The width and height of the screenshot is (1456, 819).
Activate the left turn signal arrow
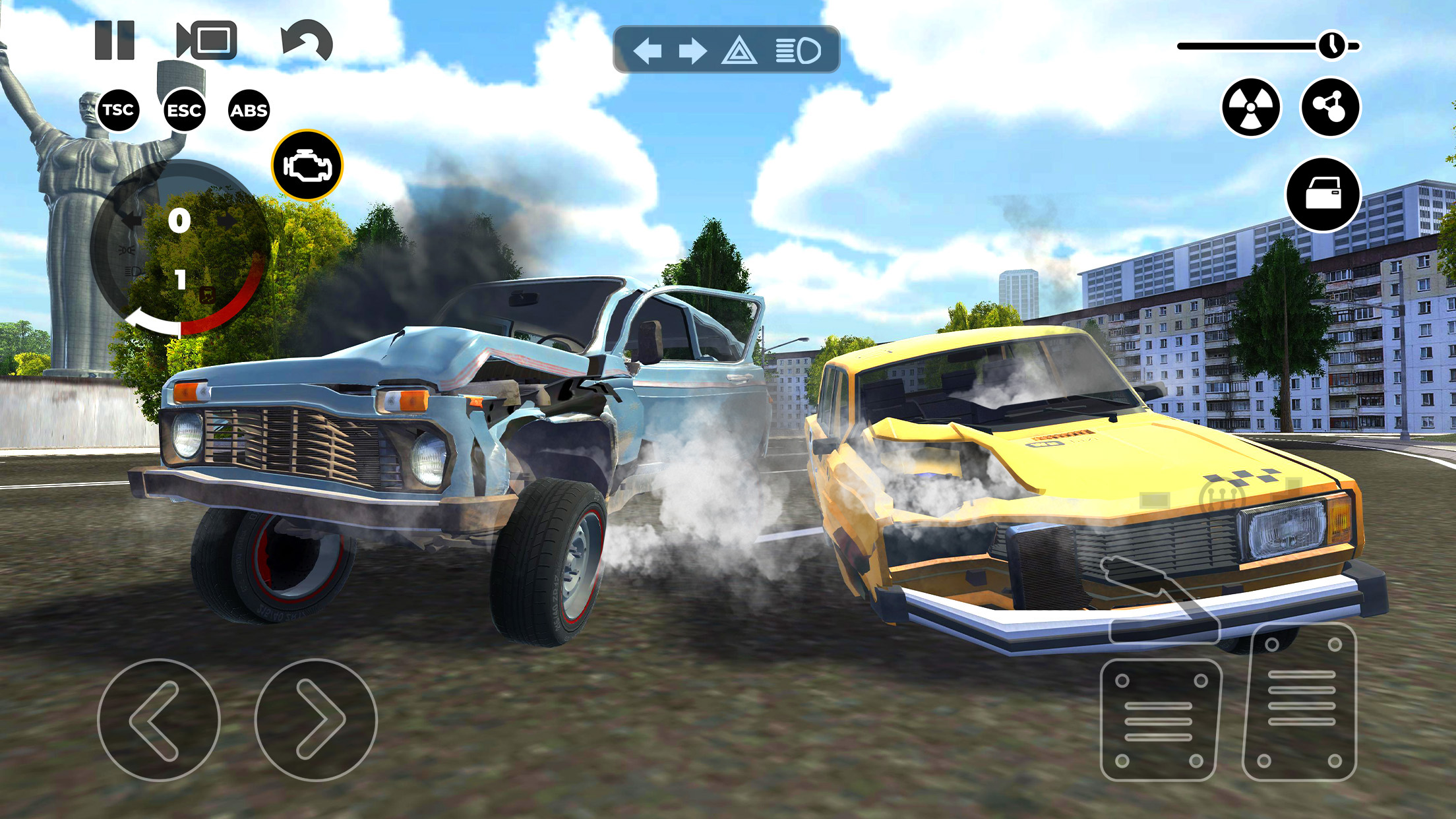click(x=650, y=48)
